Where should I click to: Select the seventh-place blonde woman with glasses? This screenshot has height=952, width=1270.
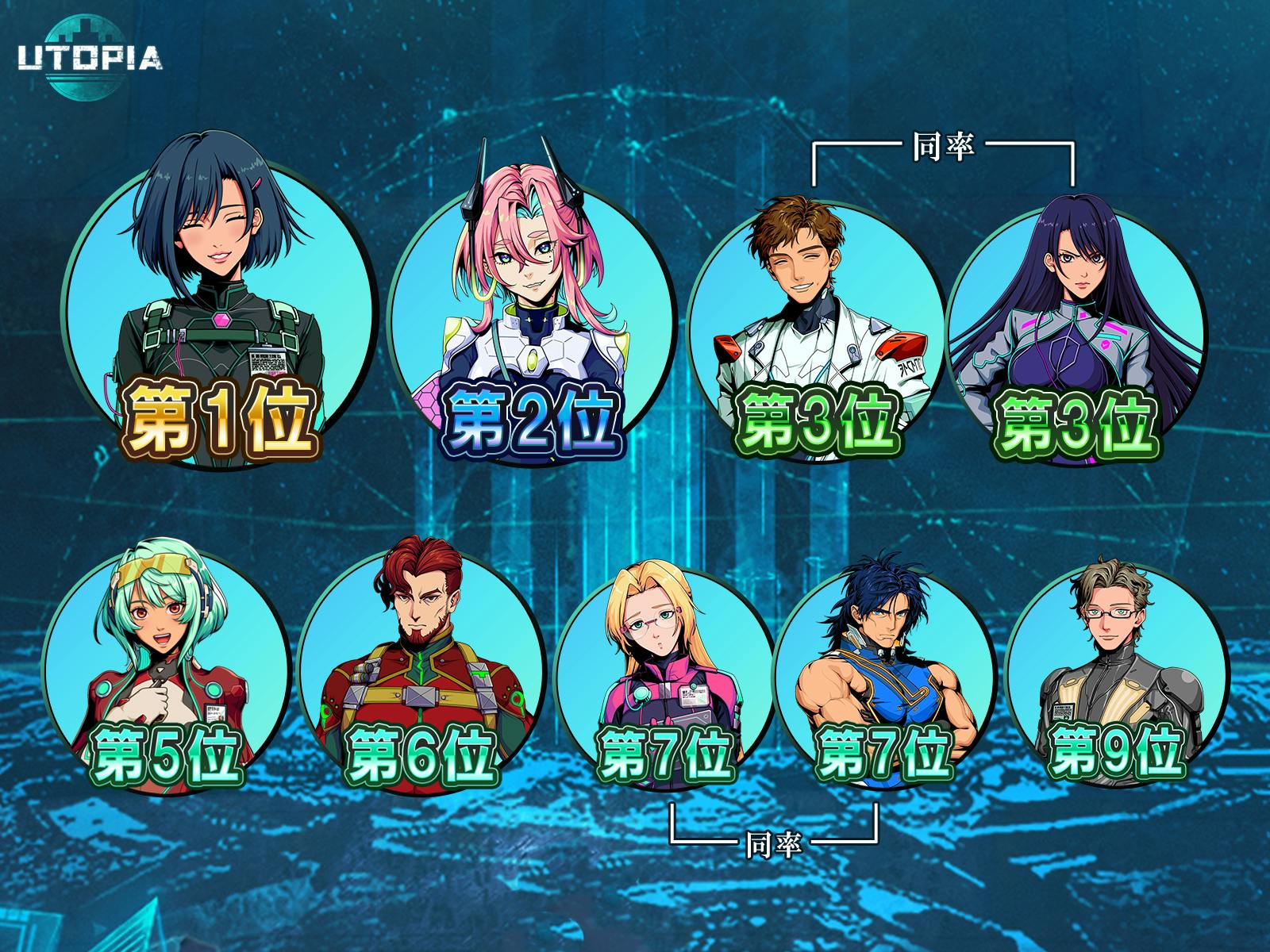(667, 666)
